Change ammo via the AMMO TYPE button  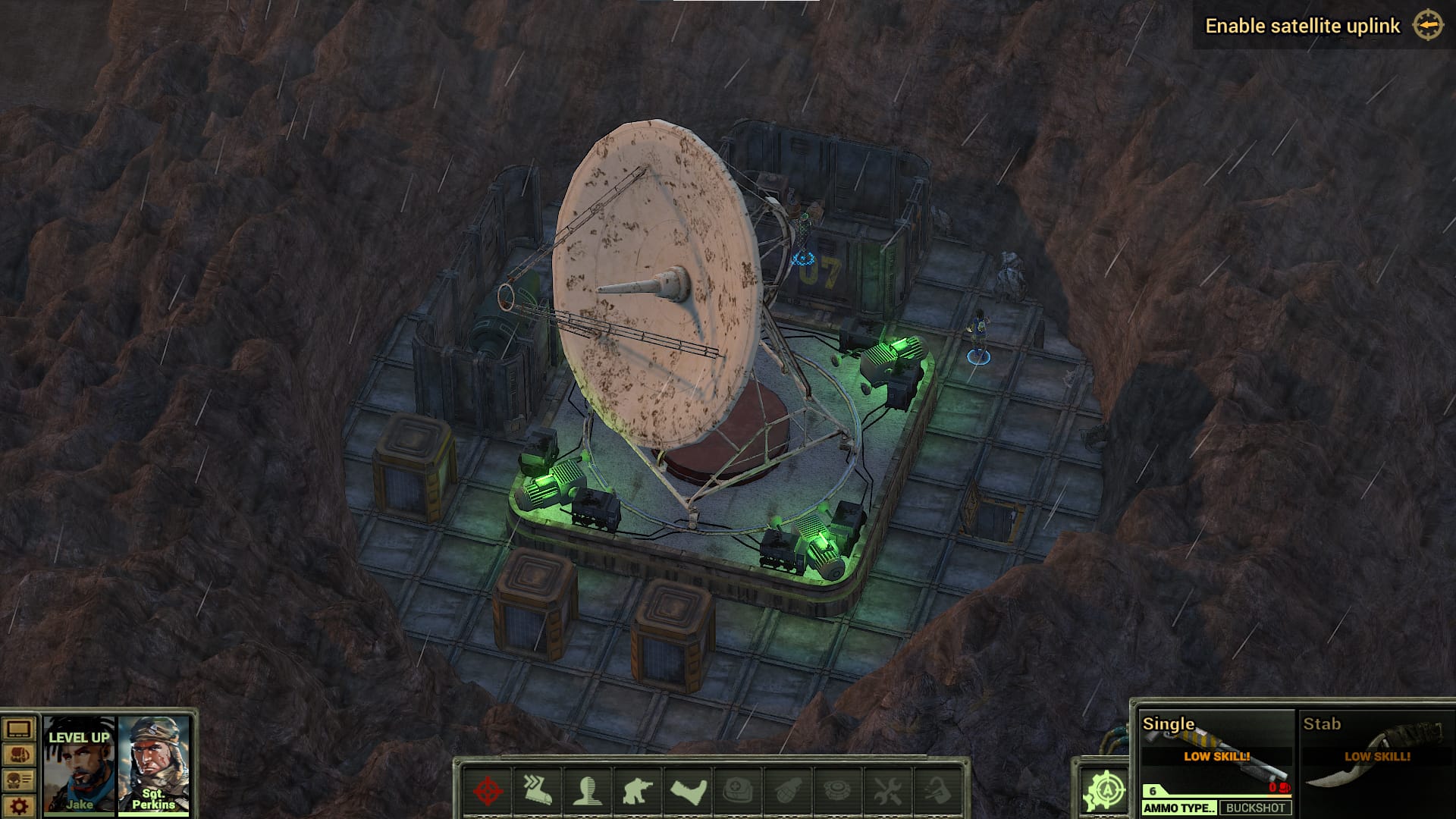(x=1179, y=808)
